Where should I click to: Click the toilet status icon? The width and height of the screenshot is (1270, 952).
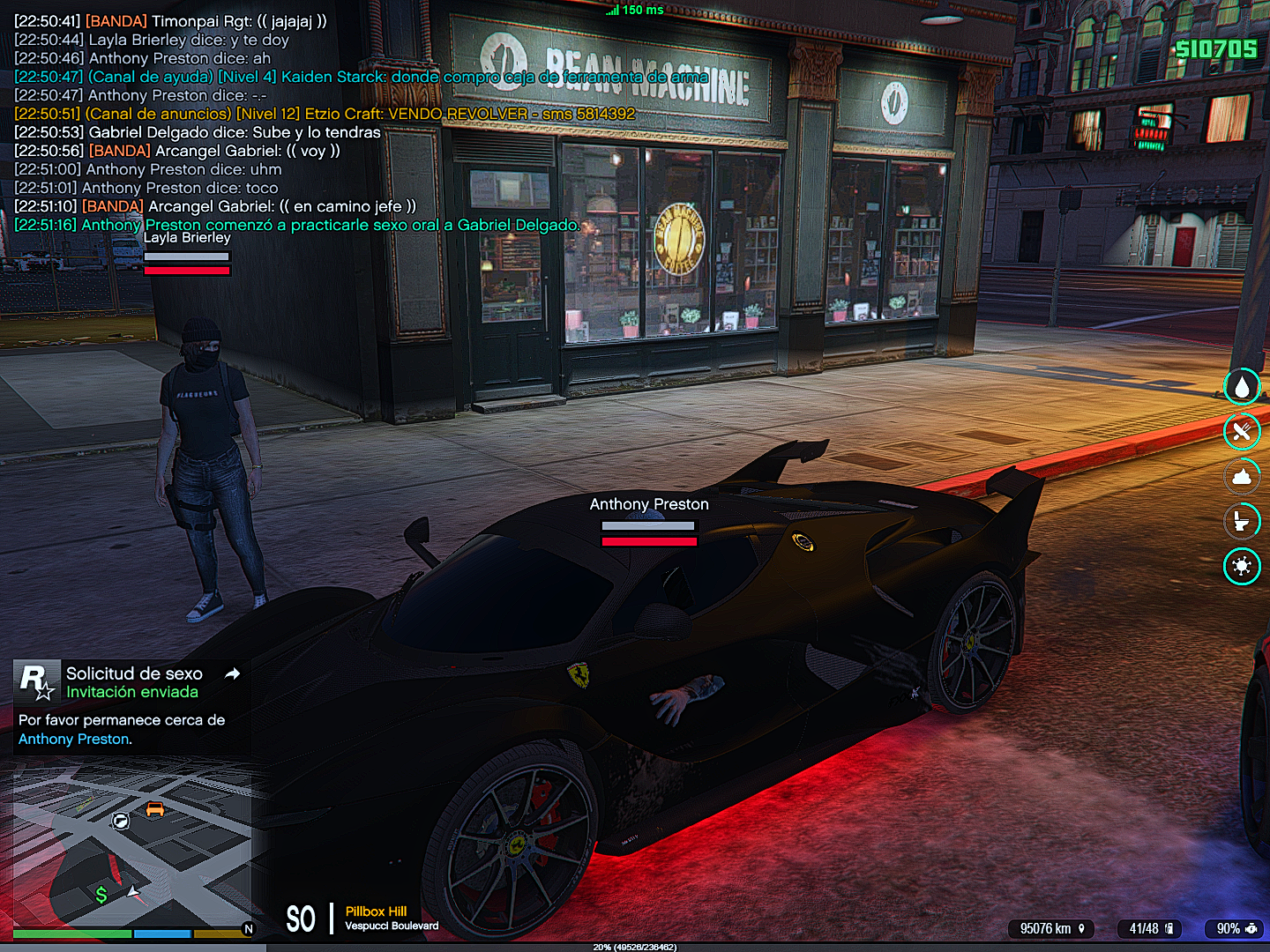click(1242, 521)
